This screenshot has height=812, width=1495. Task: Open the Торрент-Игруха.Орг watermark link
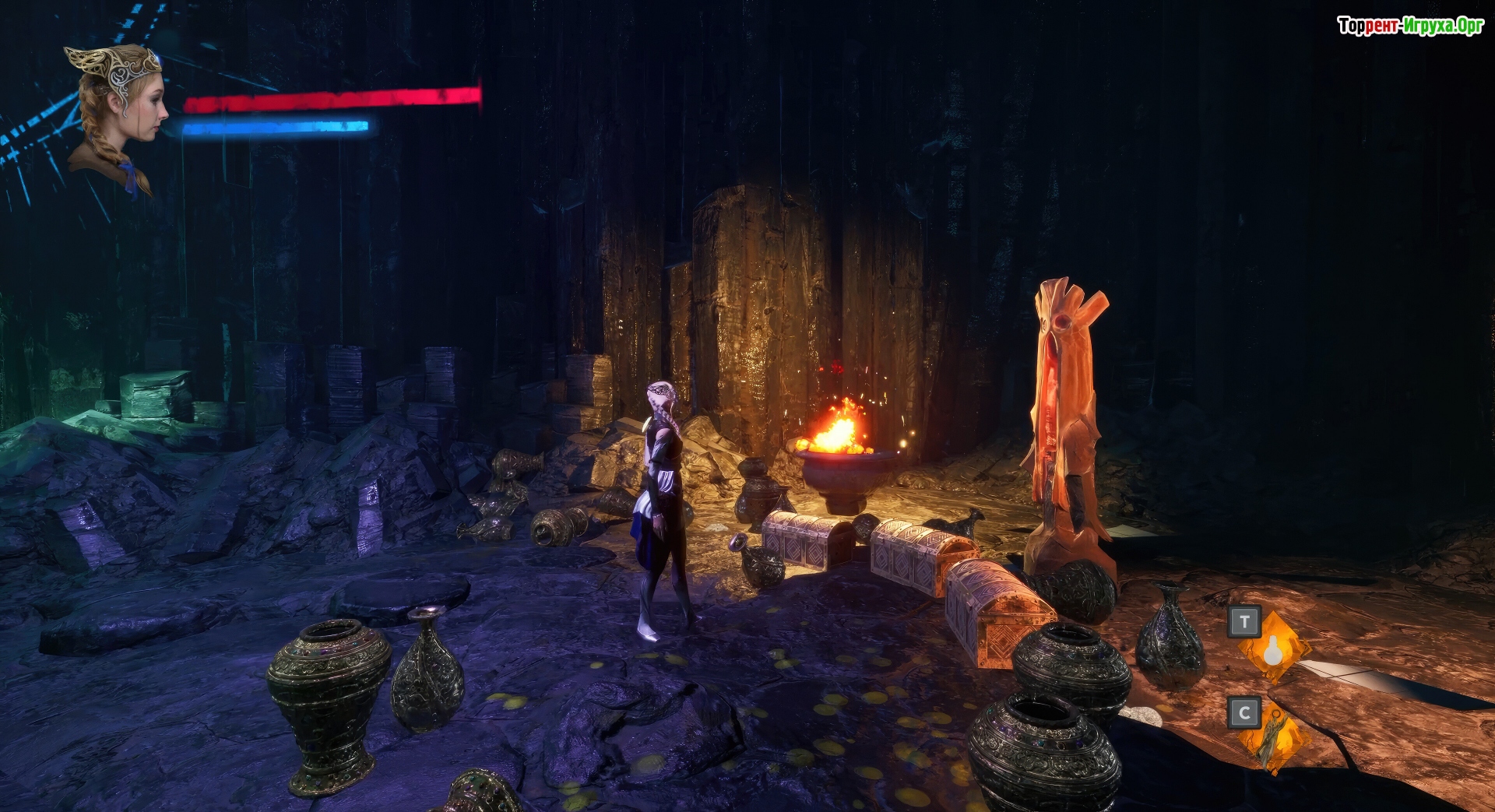[1410, 26]
